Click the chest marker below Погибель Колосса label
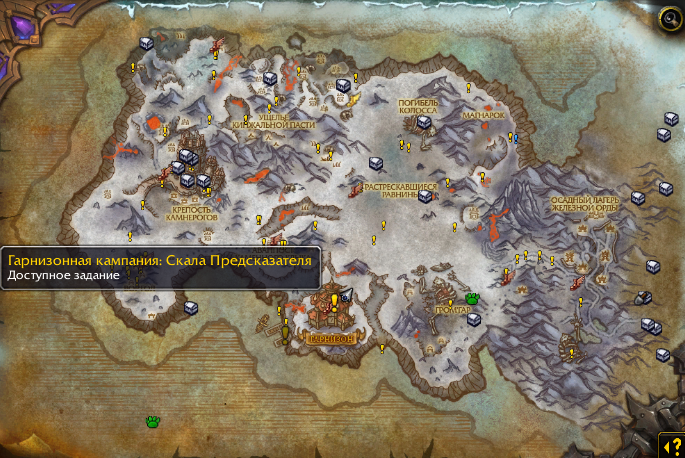 423,122
